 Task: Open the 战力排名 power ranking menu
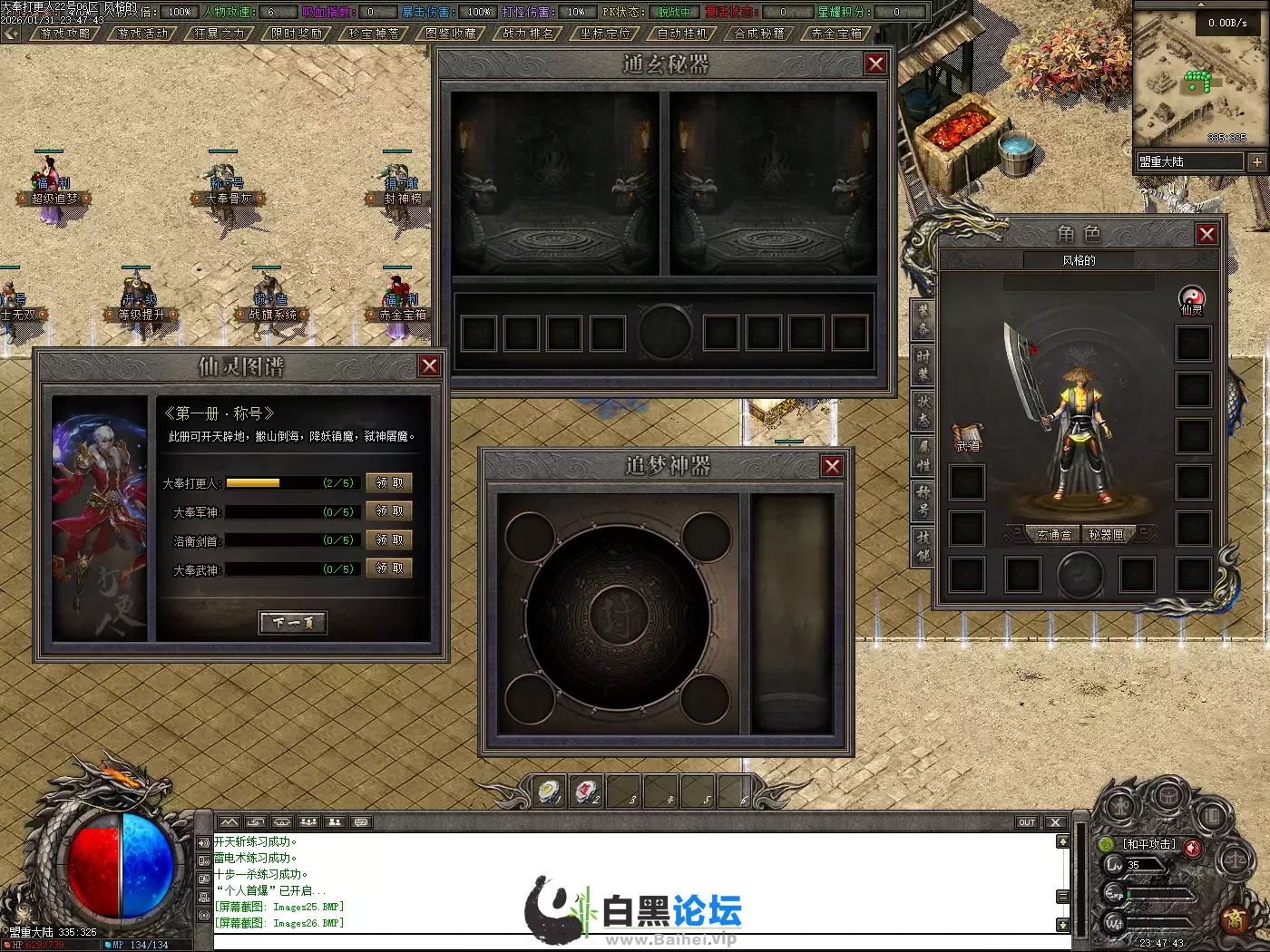tap(528, 34)
